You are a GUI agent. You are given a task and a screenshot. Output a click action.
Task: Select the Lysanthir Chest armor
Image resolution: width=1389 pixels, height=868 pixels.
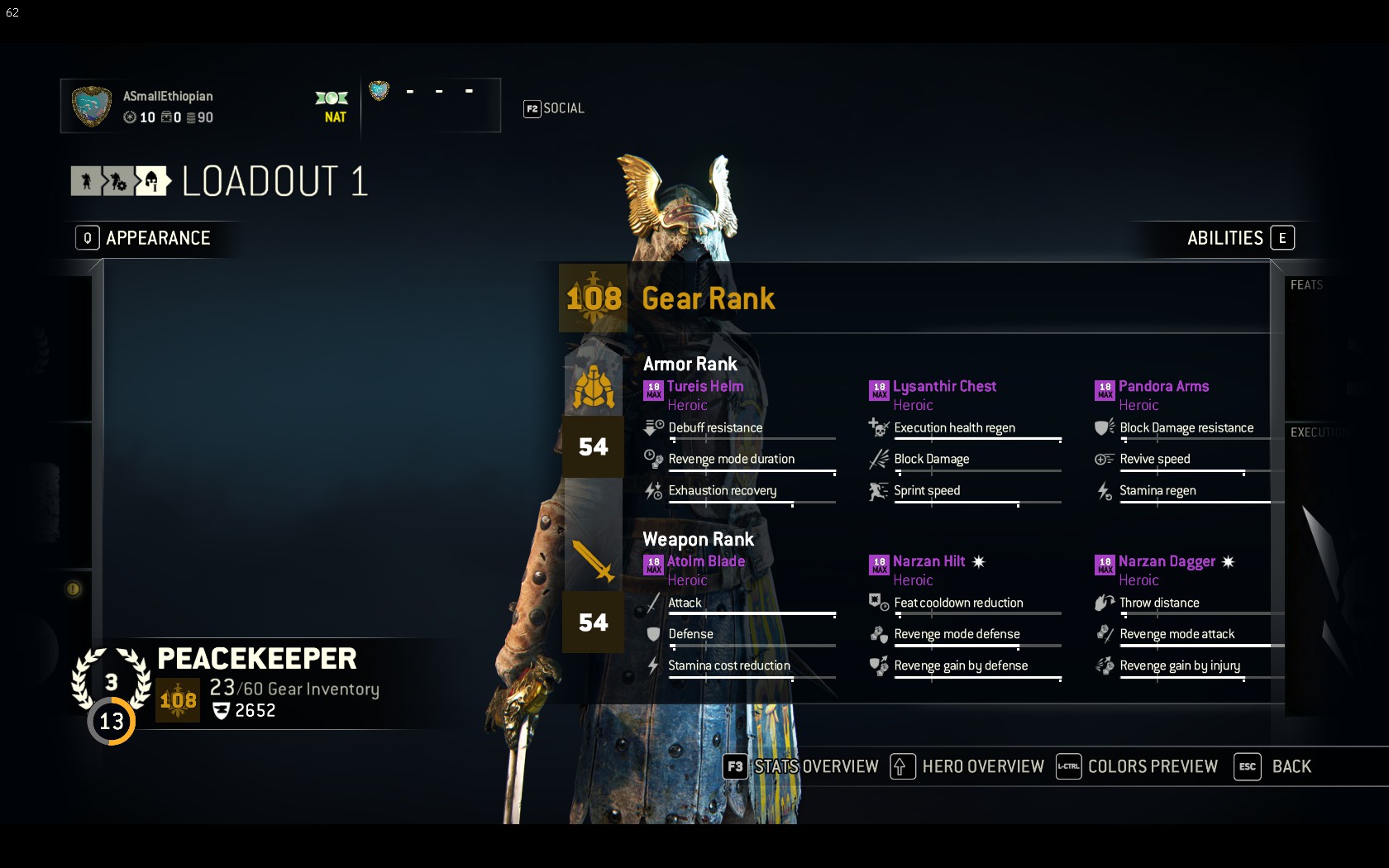[944, 387]
